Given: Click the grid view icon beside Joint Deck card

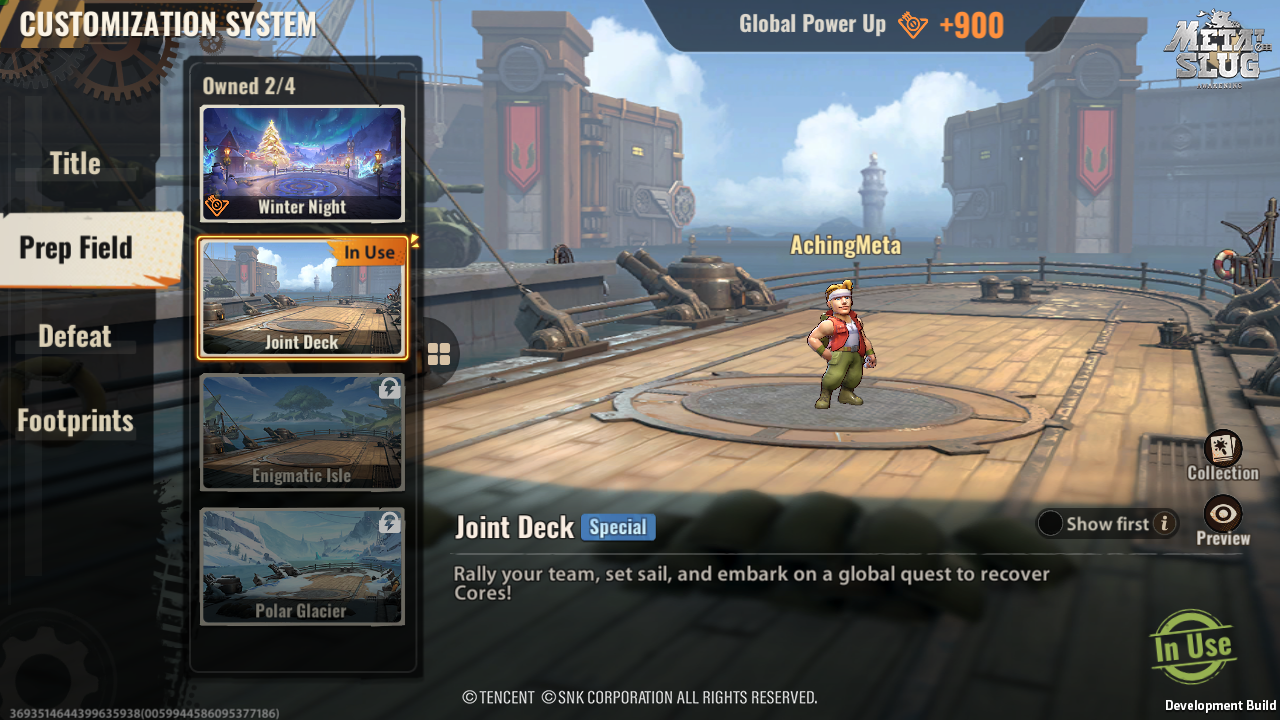Looking at the screenshot, I should point(439,353).
